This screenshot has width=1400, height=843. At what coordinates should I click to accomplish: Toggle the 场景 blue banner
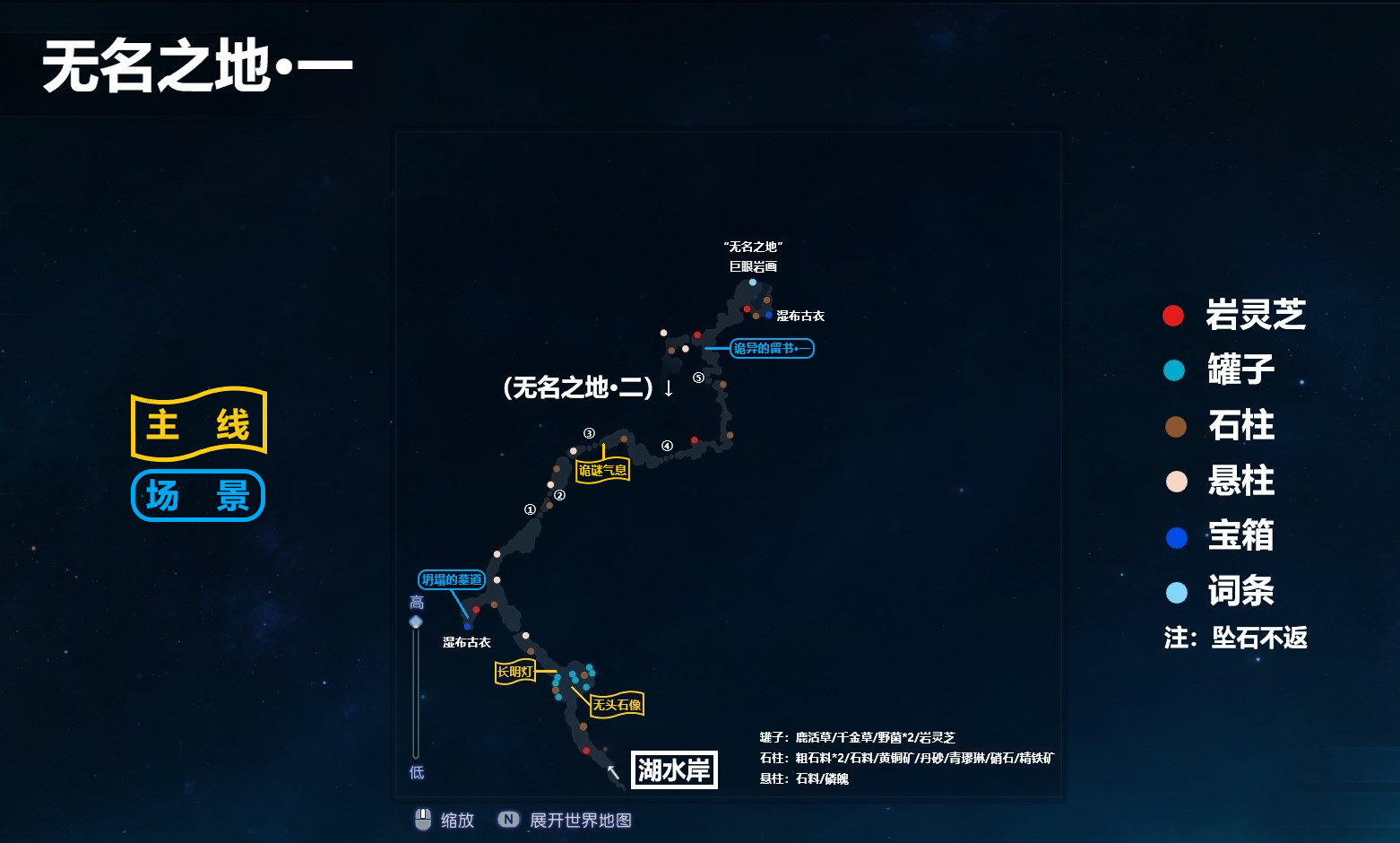pyautogui.click(x=197, y=494)
